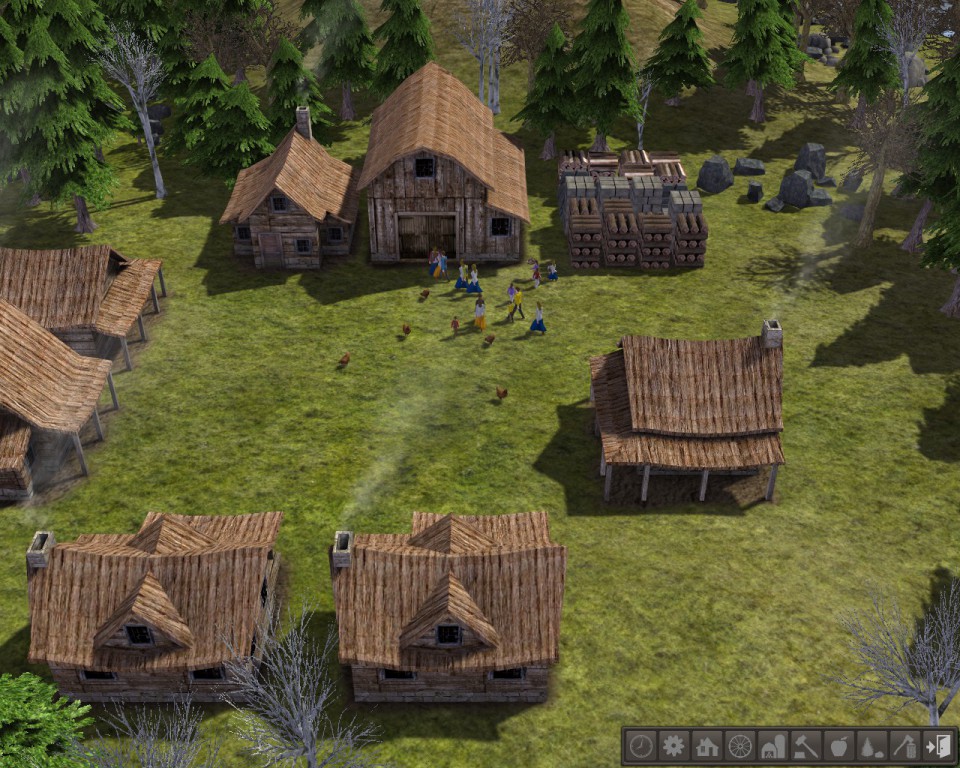The width and height of the screenshot is (960, 768).
Task: Open the tree and rock resources menu
Action: point(872,745)
